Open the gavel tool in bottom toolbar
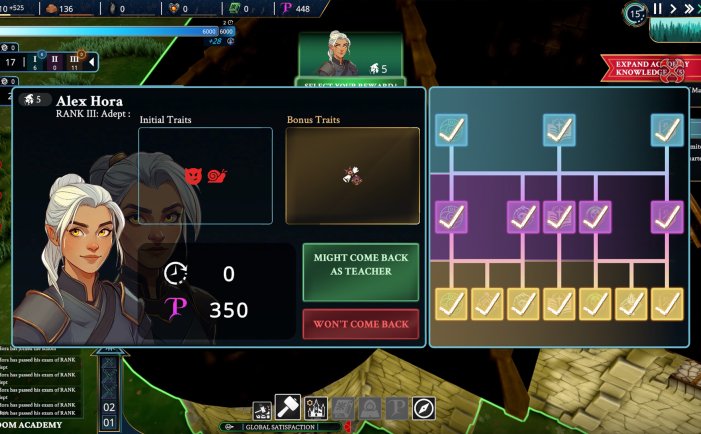Viewport: 701px width, 434px height. tap(263, 409)
